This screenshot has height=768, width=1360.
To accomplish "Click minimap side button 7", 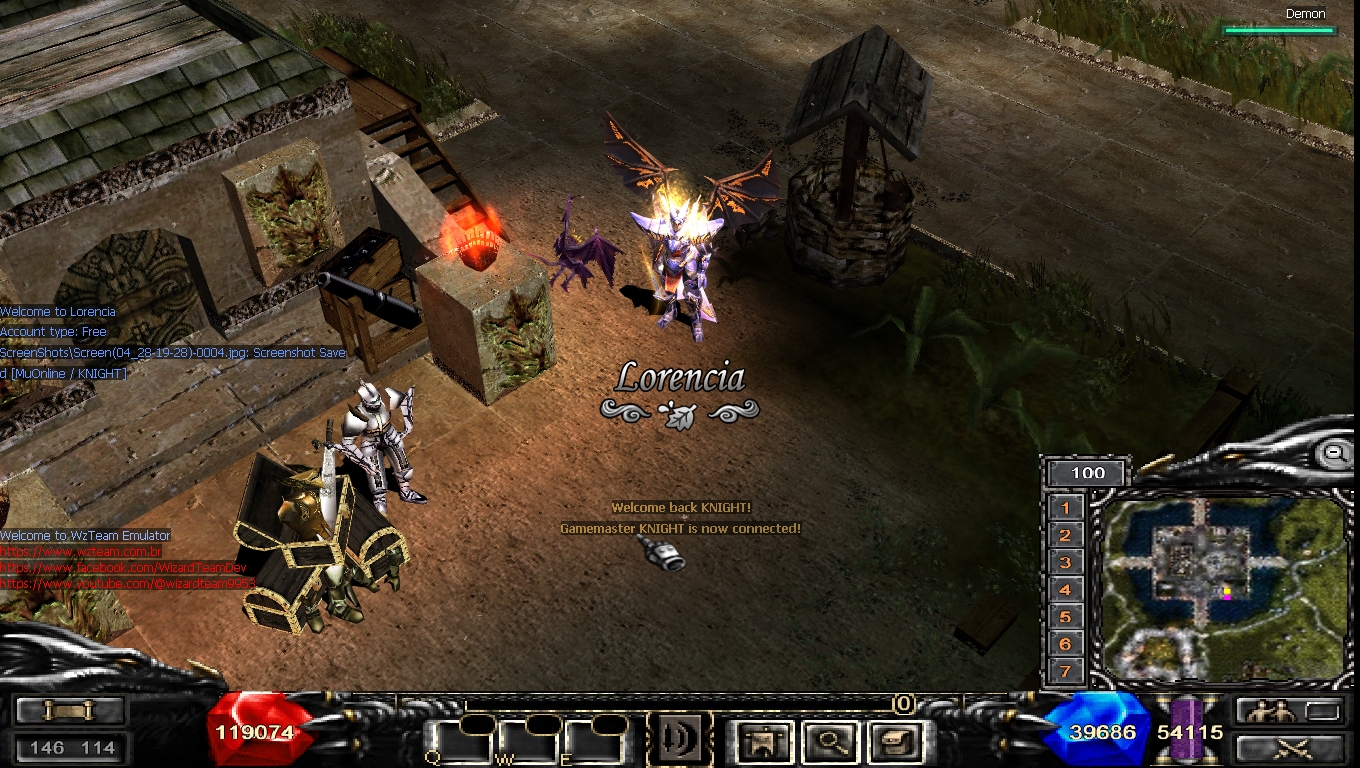I will (x=1066, y=671).
